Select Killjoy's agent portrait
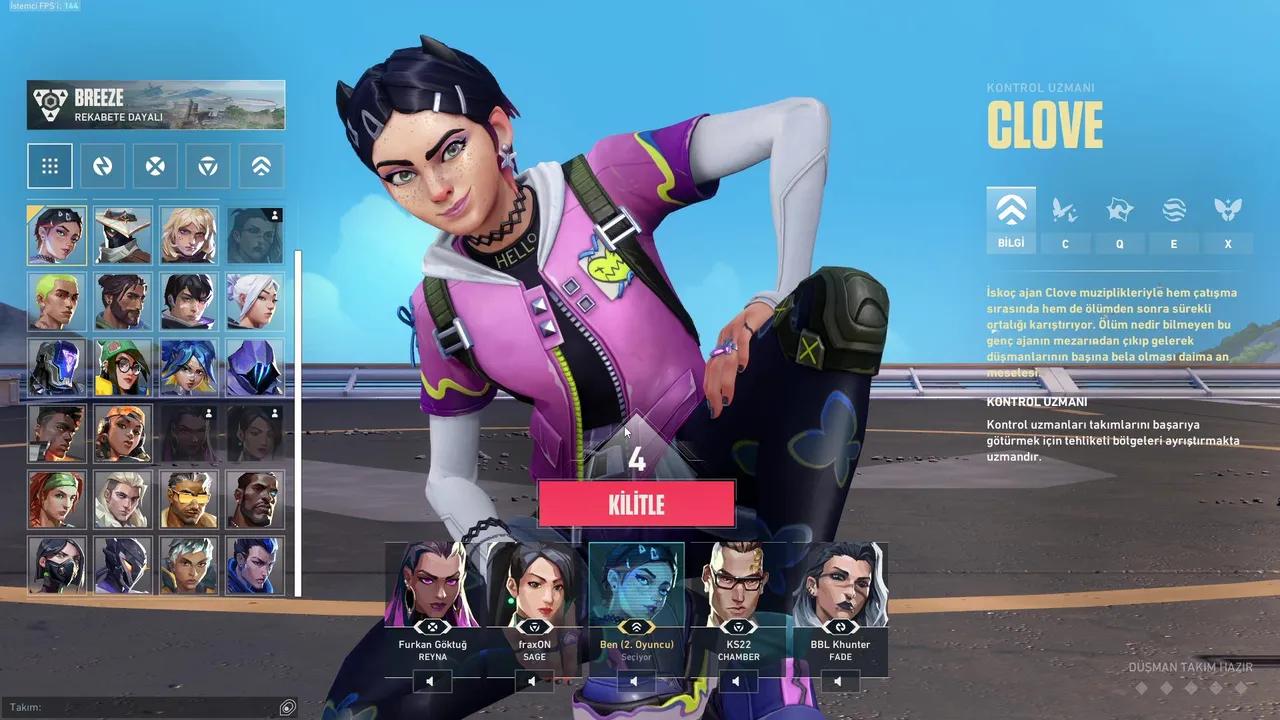The height and width of the screenshot is (720, 1280). pyautogui.click(x=122, y=368)
